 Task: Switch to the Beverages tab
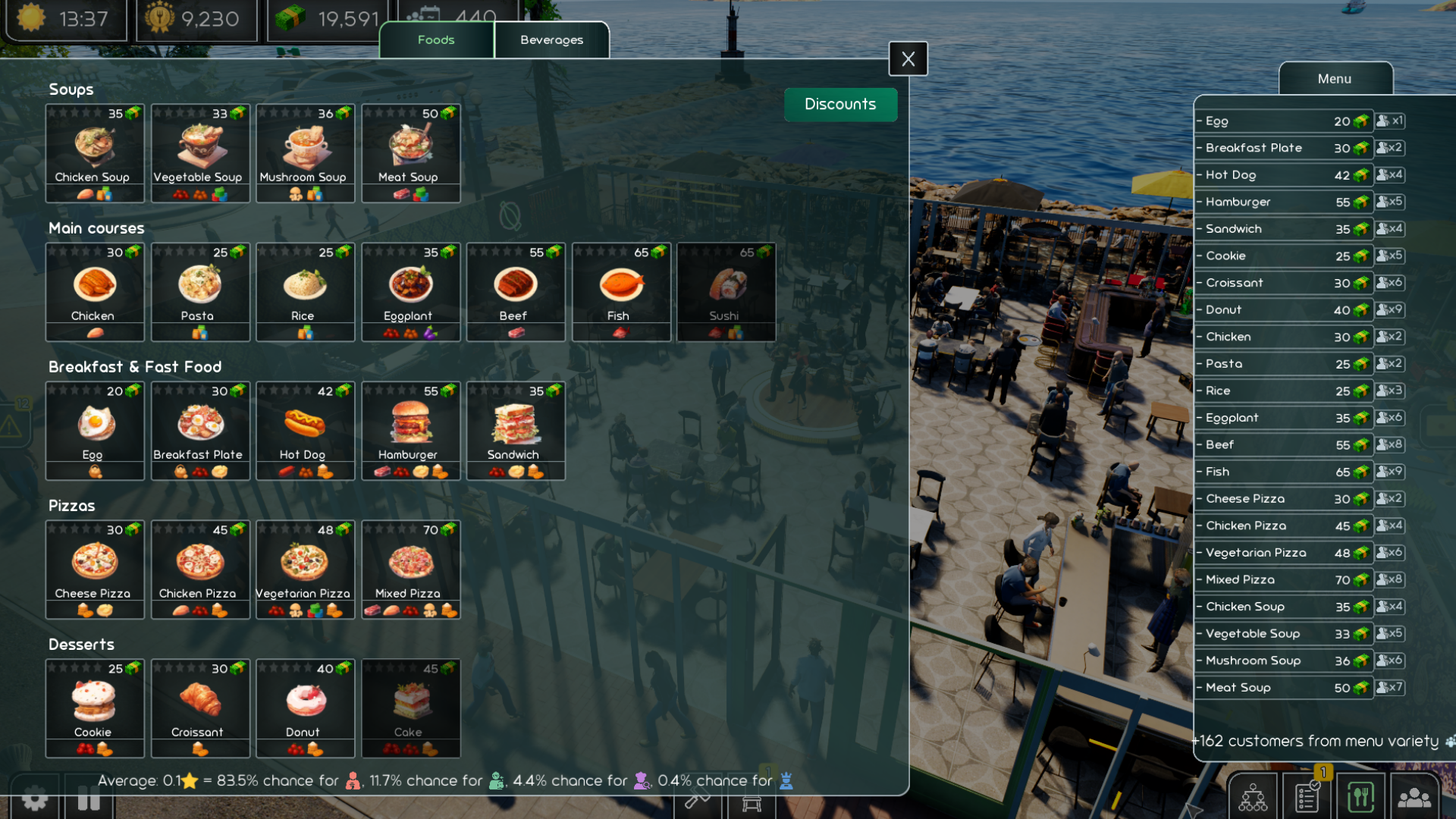[x=551, y=40]
